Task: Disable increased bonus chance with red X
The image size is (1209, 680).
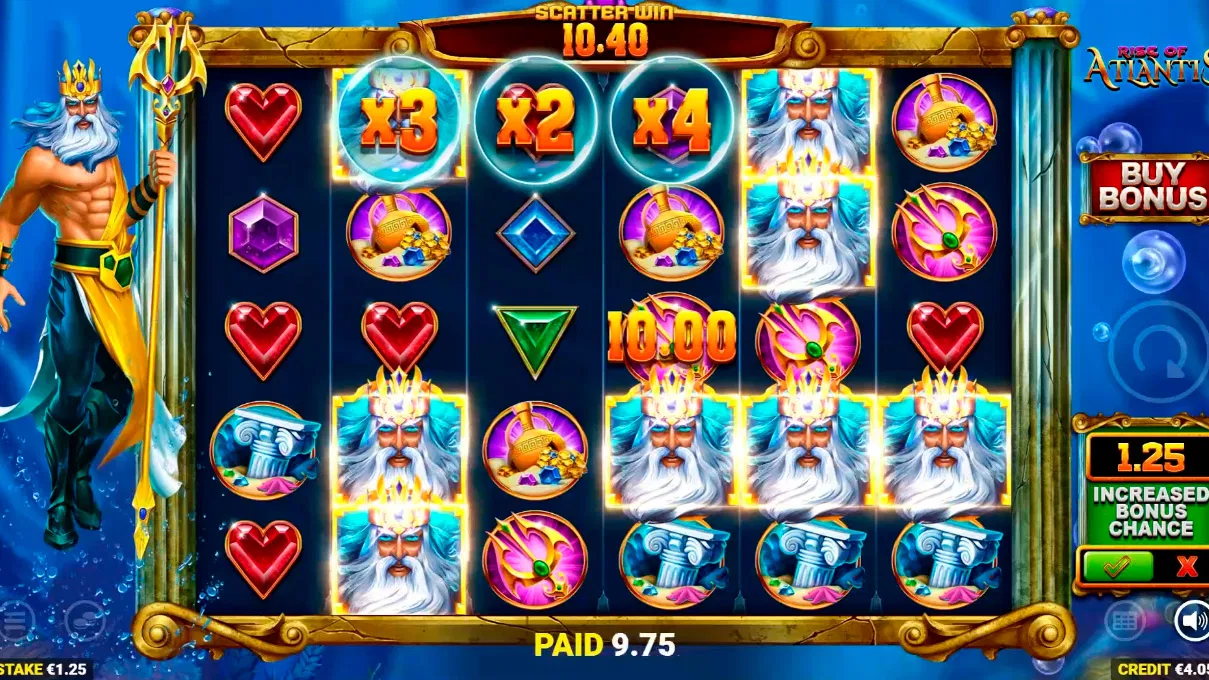Action: 1186,567
